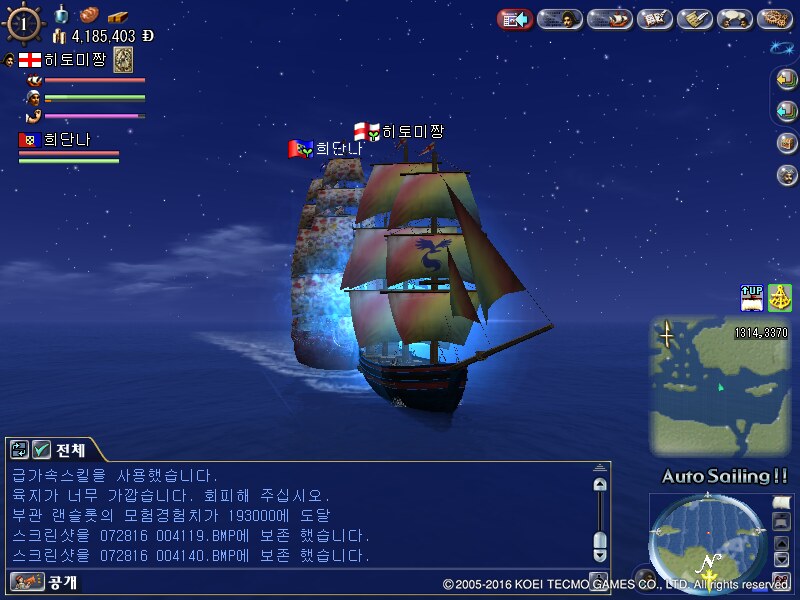
Task: Open the open-book and quill menu
Action: pyautogui.click(x=654, y=19)
